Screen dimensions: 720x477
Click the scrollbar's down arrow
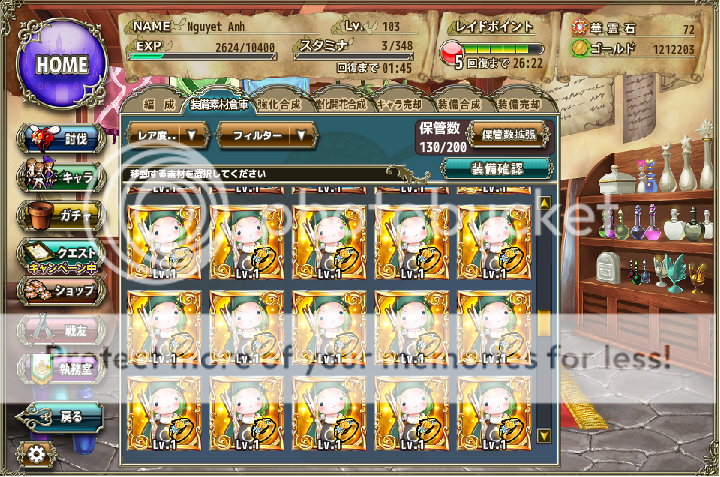[x=544, y=436]
